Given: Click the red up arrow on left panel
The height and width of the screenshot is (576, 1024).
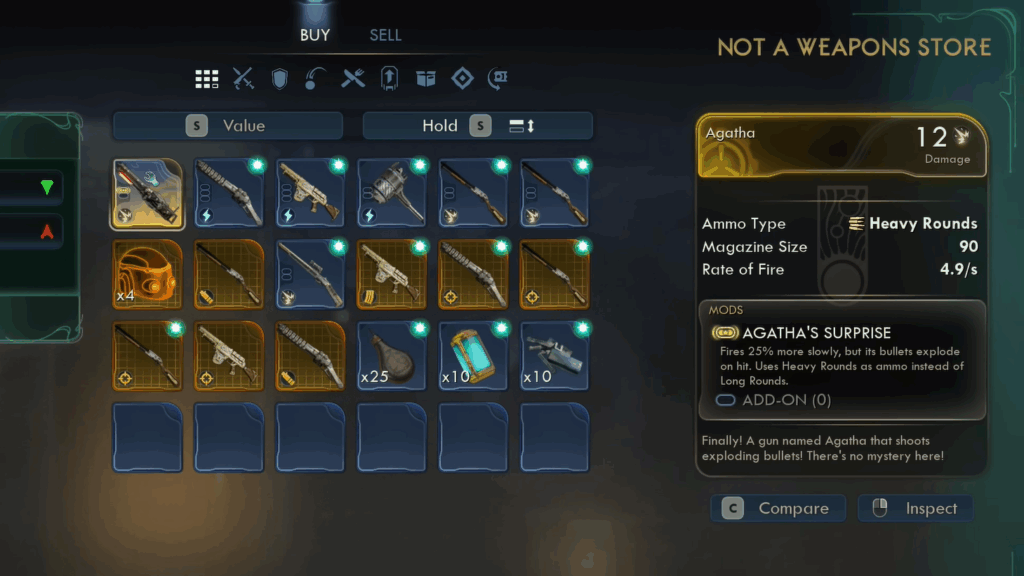Looking at the screenshot, I should tap(46, 232).
